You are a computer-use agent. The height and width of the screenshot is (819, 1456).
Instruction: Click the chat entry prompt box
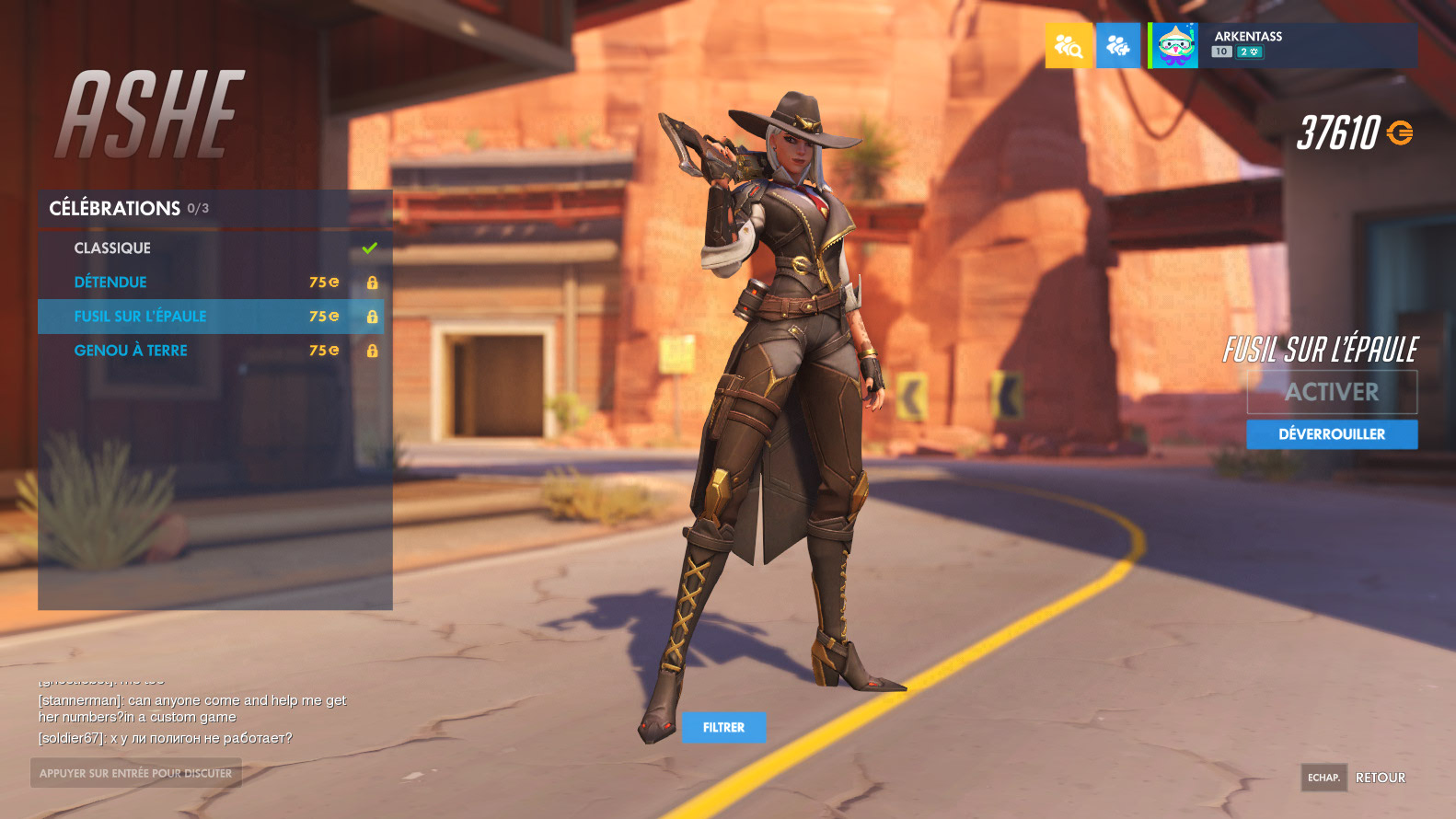click(x=136, y=773)
